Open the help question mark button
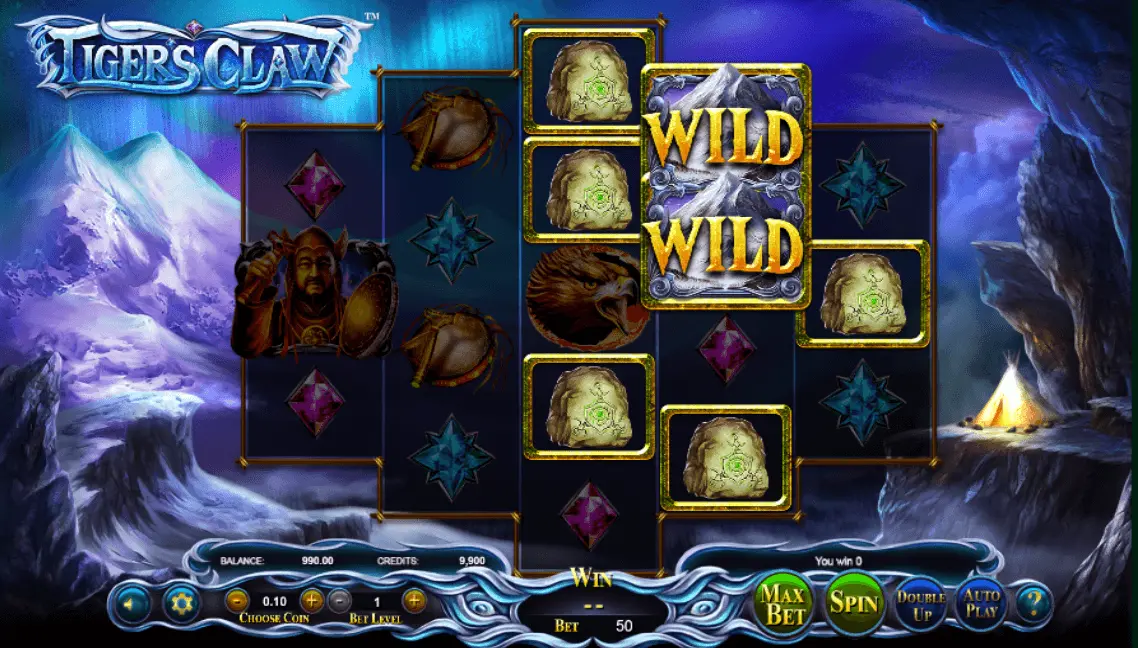Image resolution: width=1138 pixels, height=648 pixels. click(1034, 603)
